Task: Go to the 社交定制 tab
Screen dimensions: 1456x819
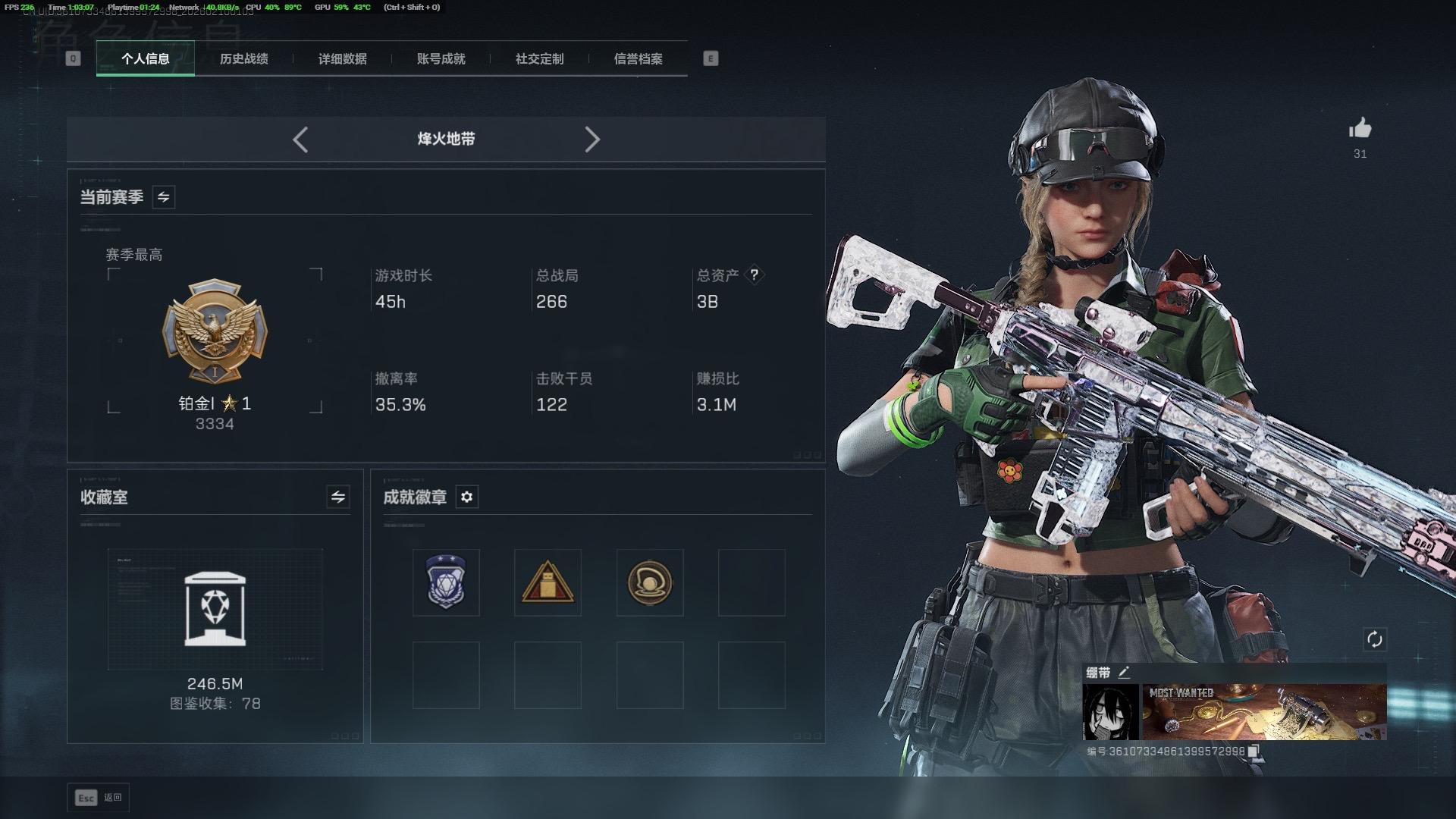Action: (x=539, y=59)
